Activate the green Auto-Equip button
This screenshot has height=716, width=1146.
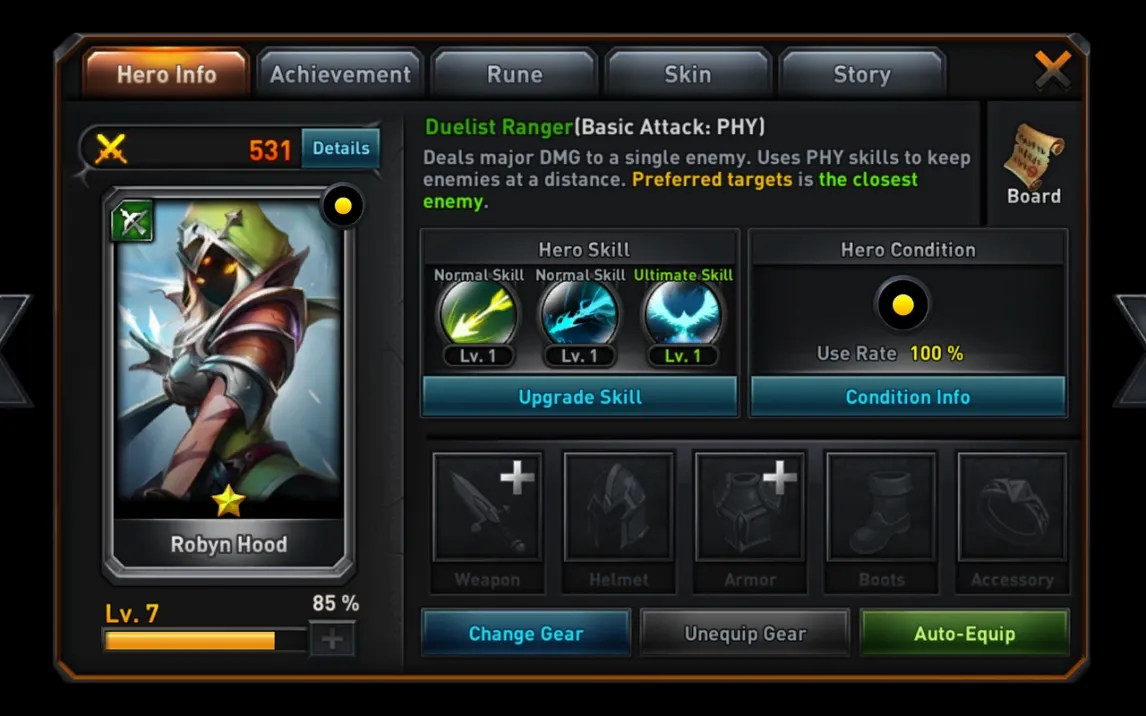coord(964,634)
